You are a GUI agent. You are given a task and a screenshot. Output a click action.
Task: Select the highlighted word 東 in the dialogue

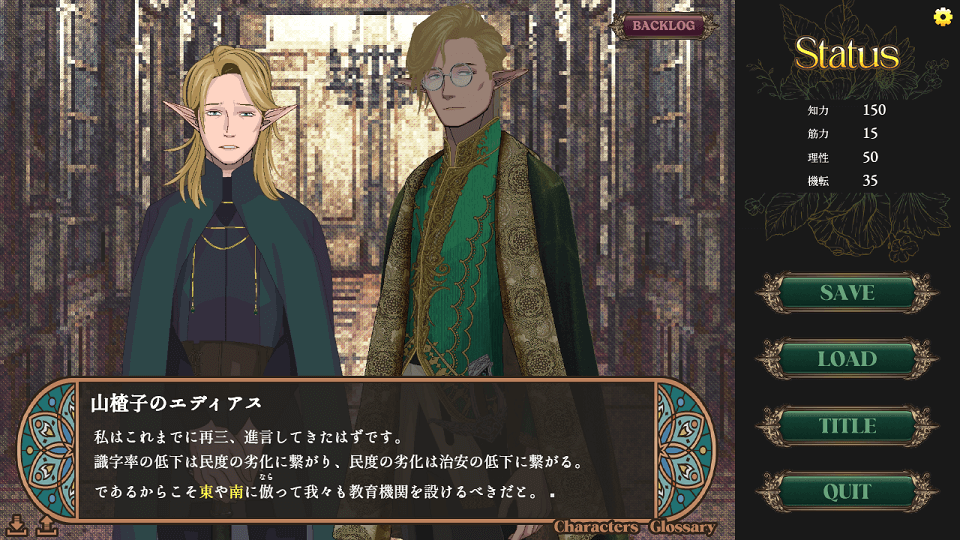(207, 492)
